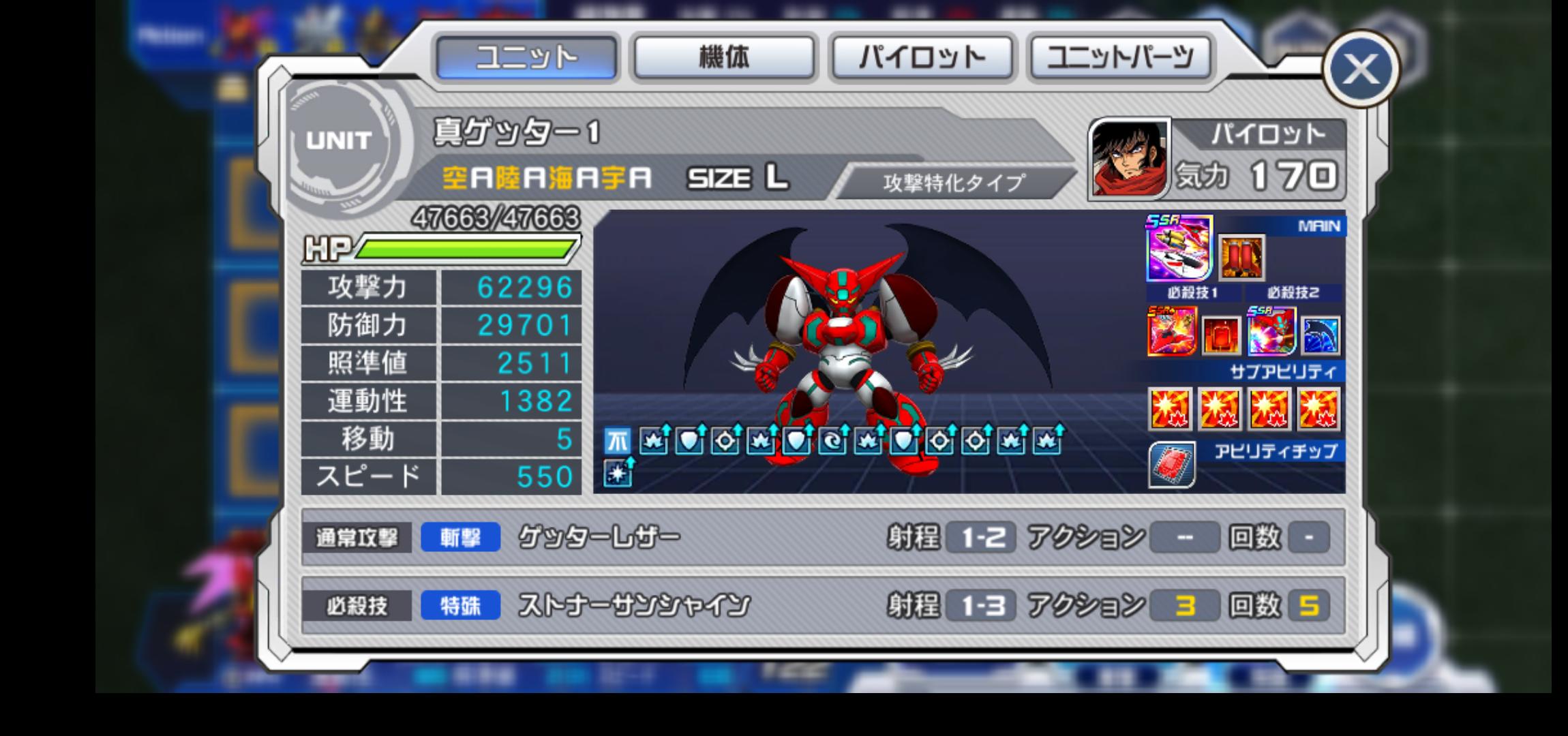Screen dimensions: 1568x736
Task: Tap the MAIN SSR unit part icon
Action: 1179,249
